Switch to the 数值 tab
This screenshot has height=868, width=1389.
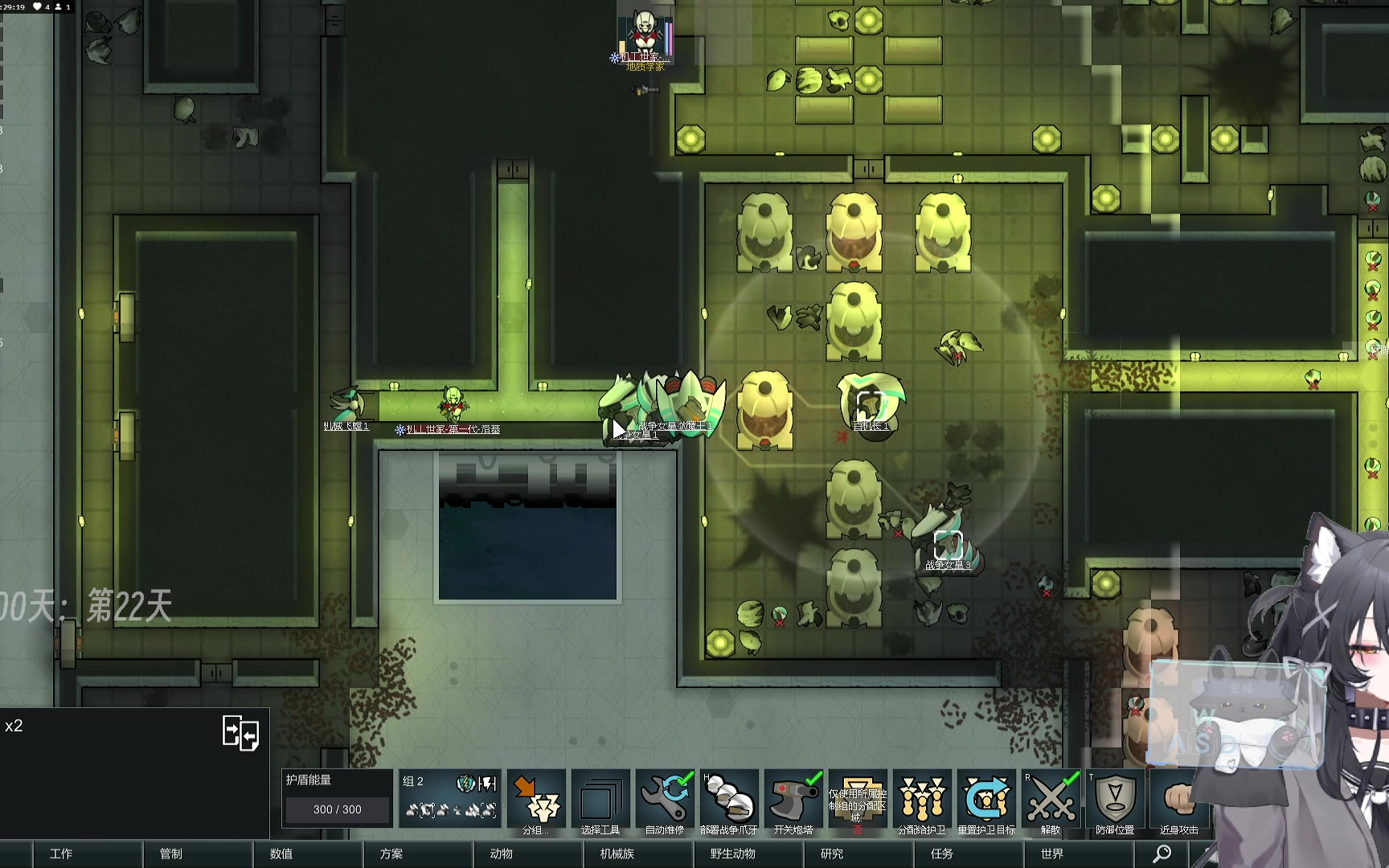point(281,854)
